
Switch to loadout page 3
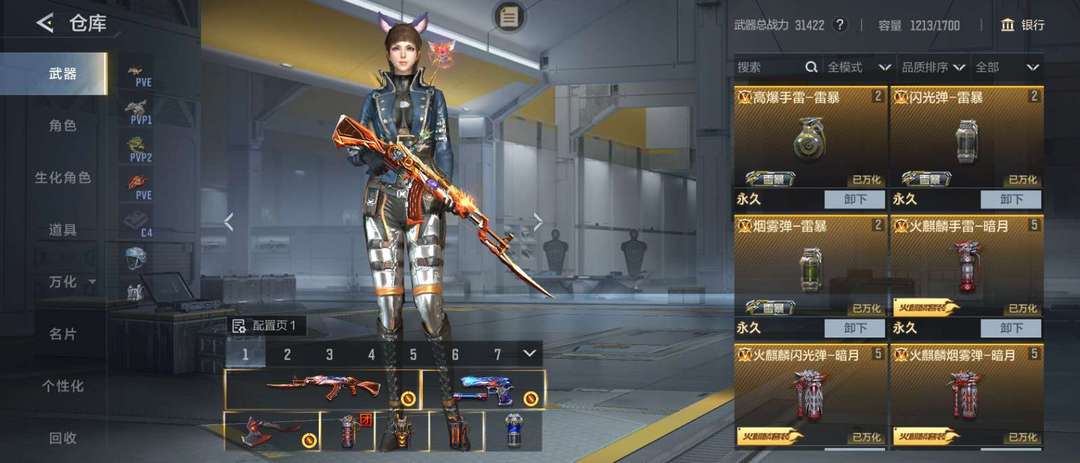(329, 354)
